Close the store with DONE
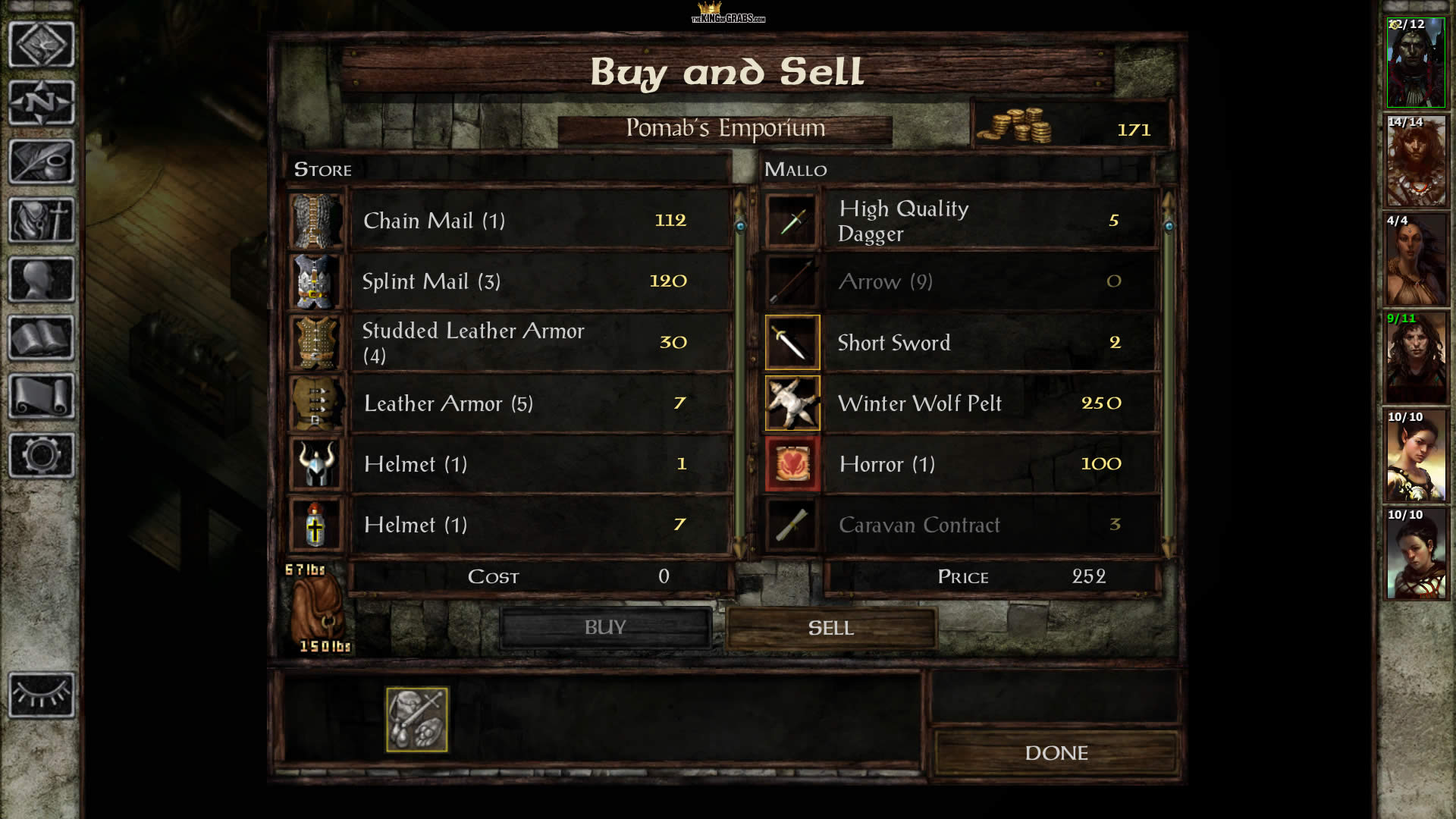Viewport: 1456px width, 819px height. [1056, 753]
